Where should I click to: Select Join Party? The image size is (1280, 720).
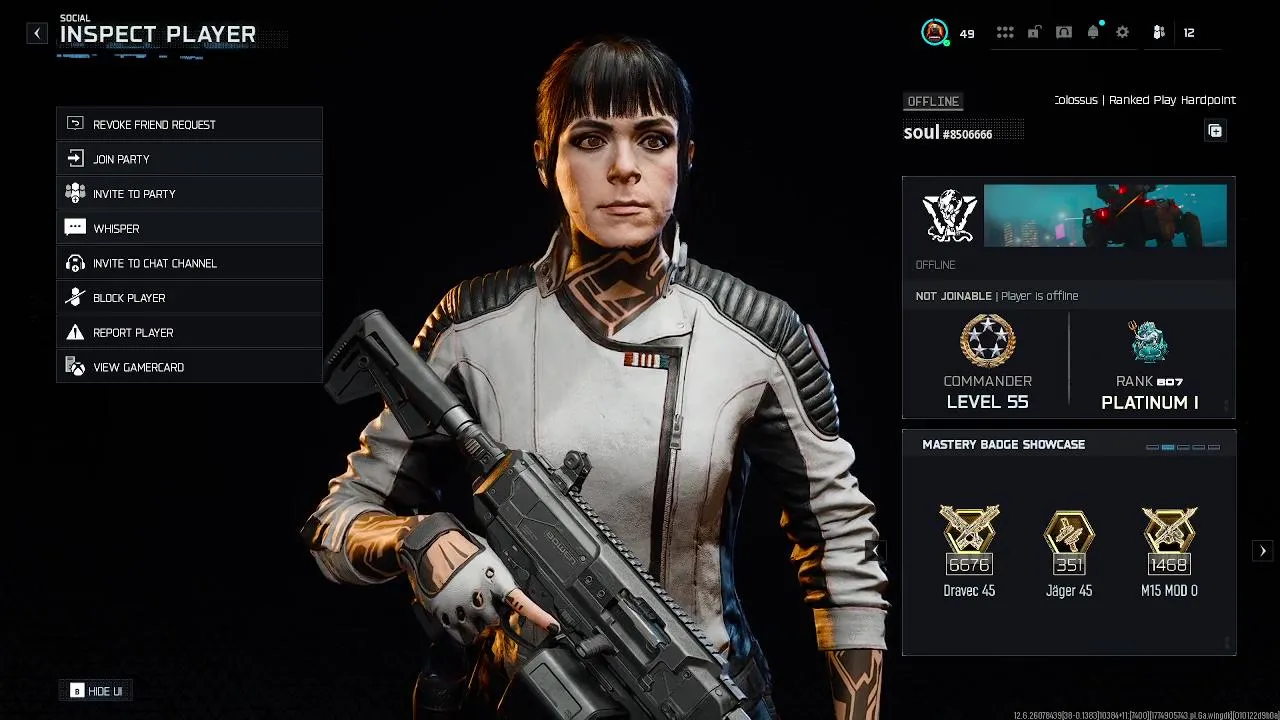pyautogui.click(x=189, y=159)
